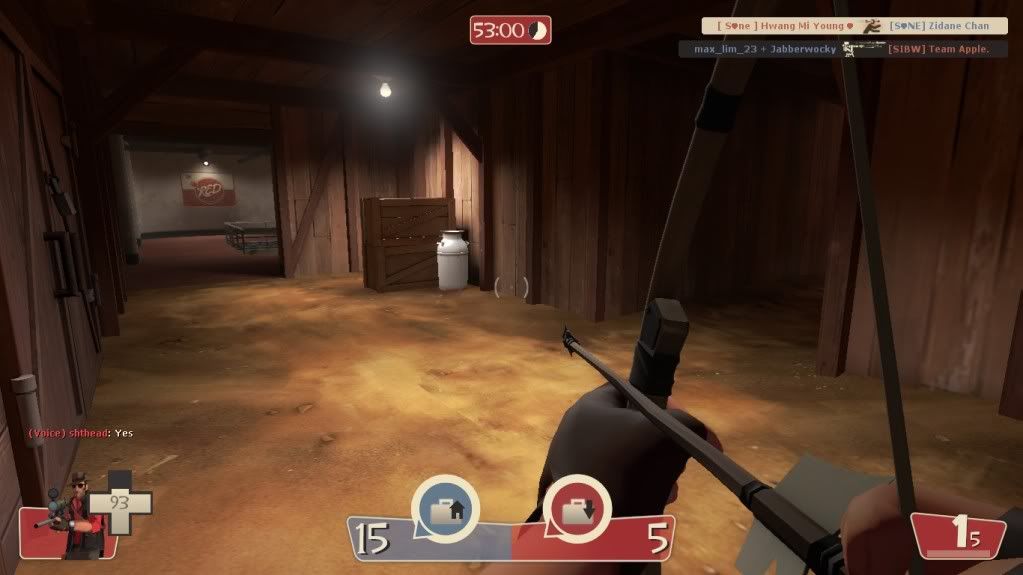The height and width of the screenshot is (575, 1023).
Task: Click shthead's voice chat message
Action: tap(80, 433)
